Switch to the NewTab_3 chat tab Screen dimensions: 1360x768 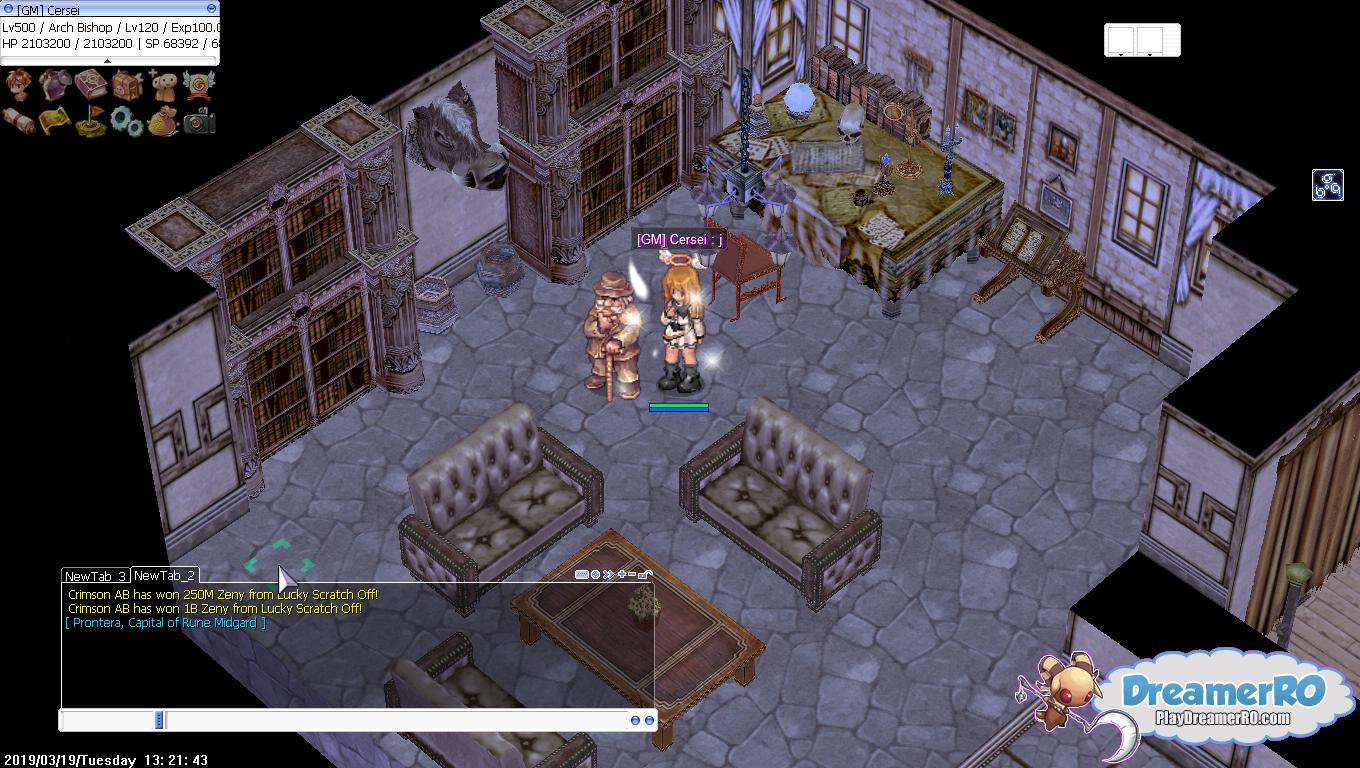point(95,576)
